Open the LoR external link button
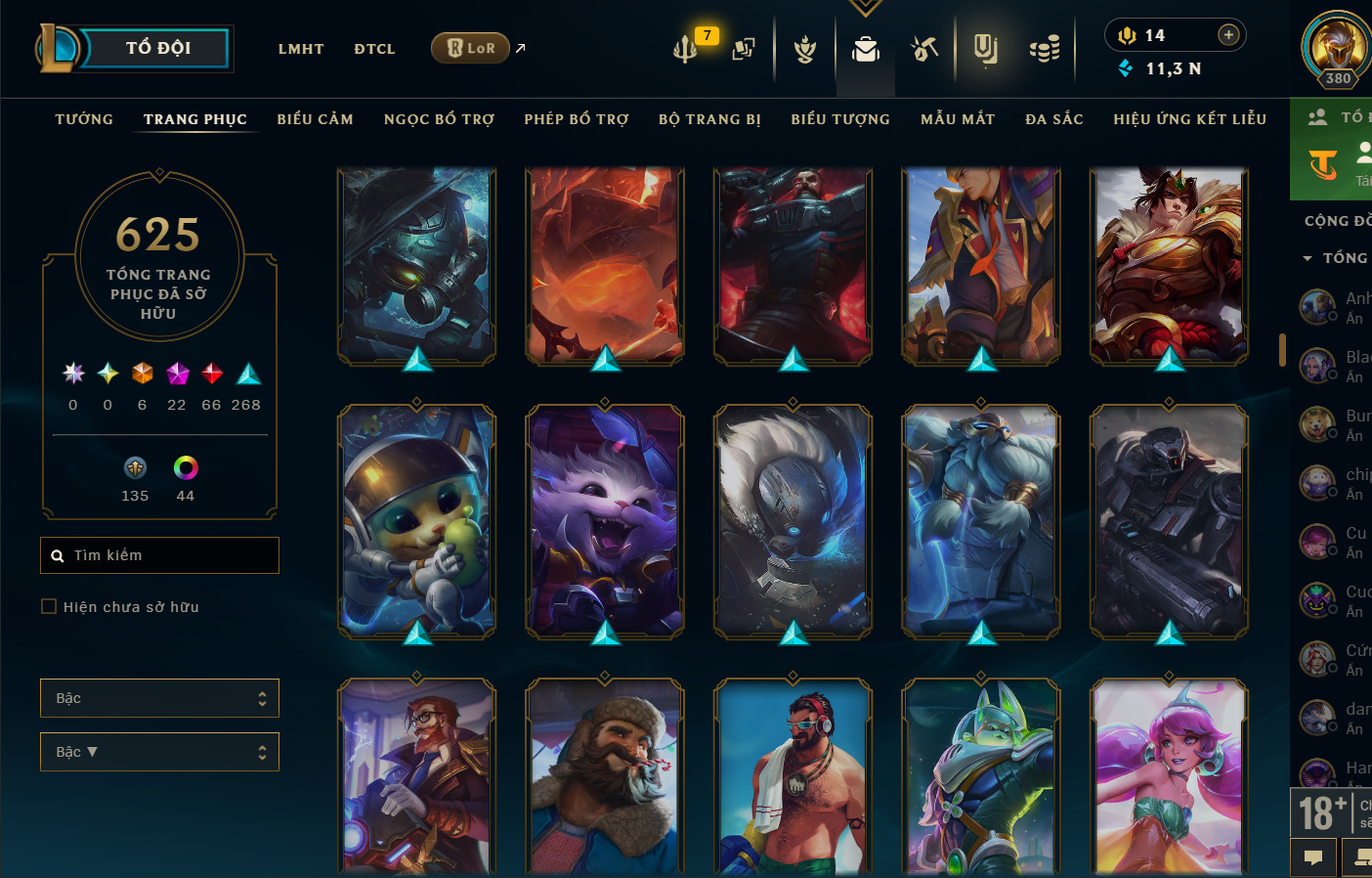The width and height of the screenshot is (1372, 878). (471, 48)
